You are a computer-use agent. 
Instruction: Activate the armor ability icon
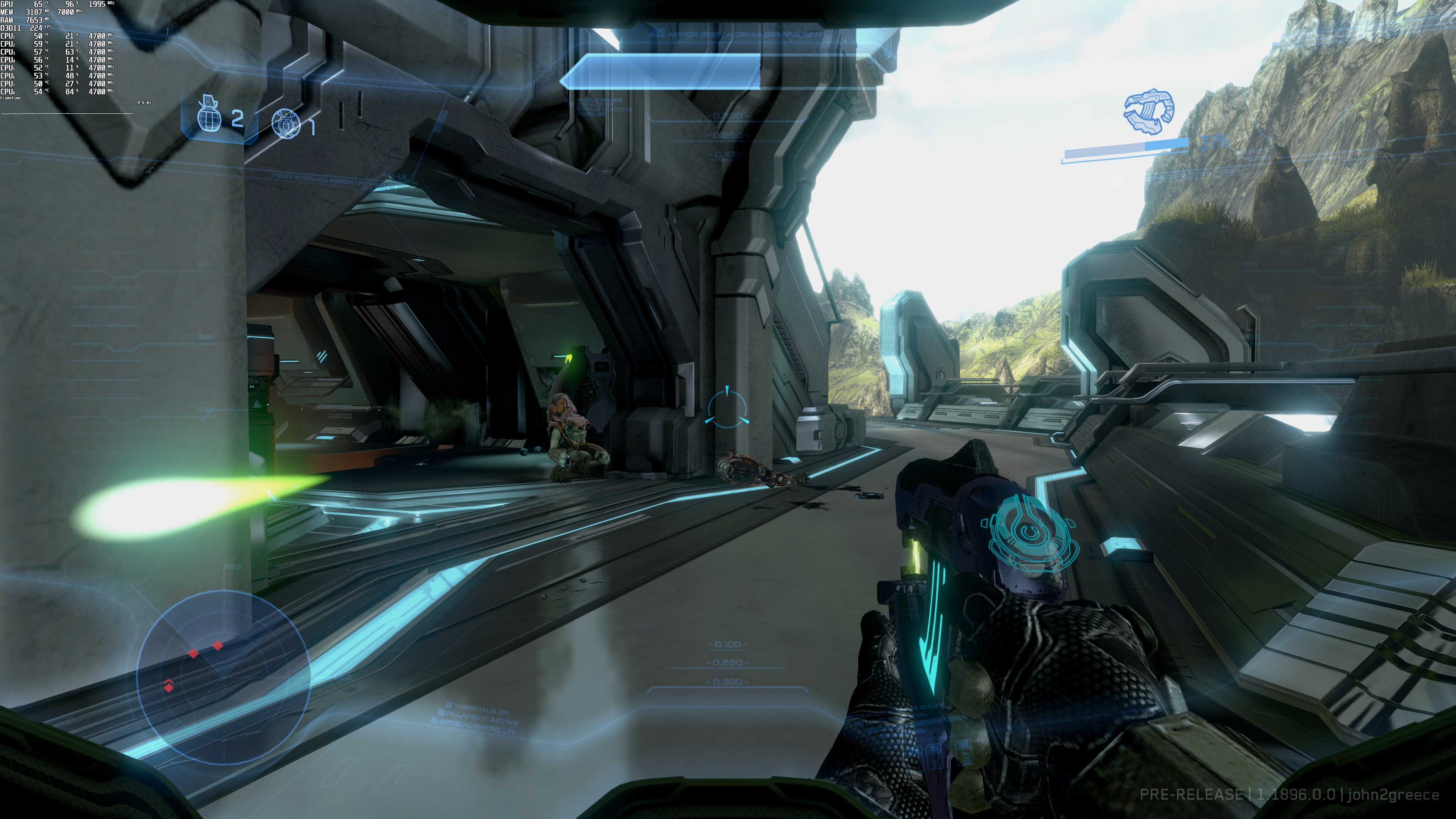1029,533
